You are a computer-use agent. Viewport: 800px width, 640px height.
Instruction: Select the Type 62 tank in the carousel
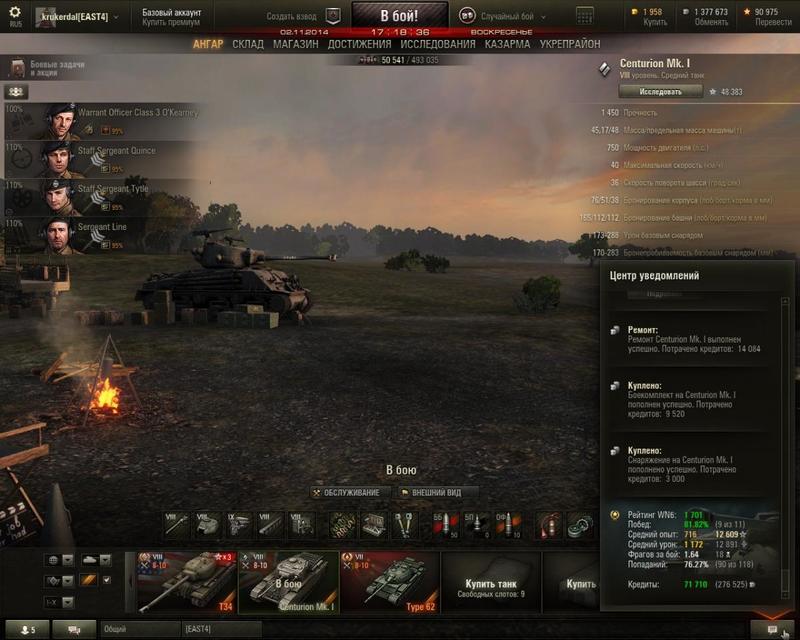coord(389,580)
